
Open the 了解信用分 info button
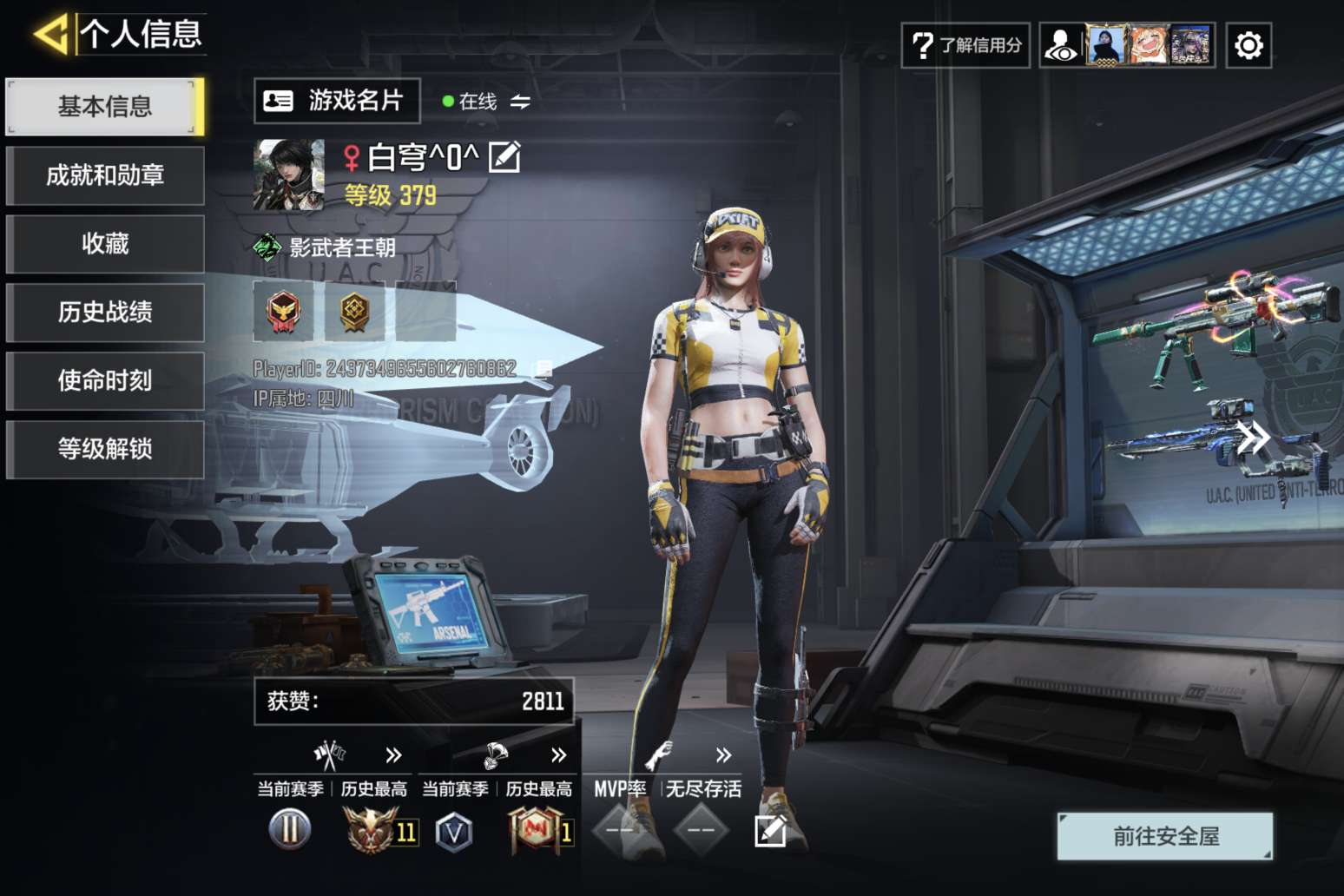[x=965, y=45]
